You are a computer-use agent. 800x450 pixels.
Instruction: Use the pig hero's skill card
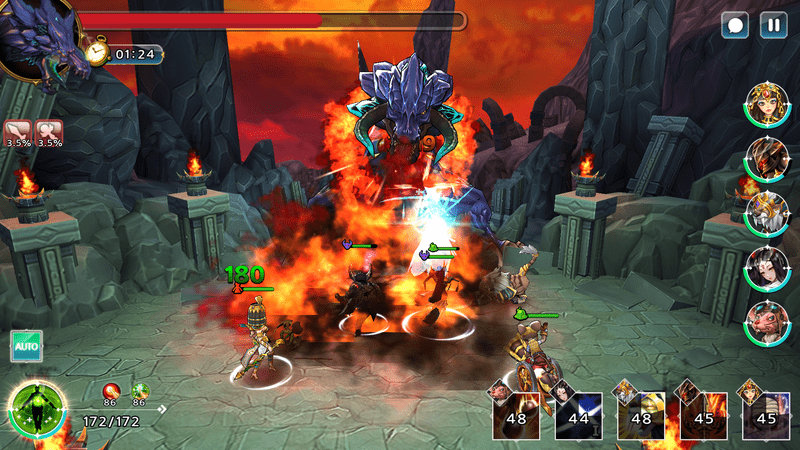515,414
